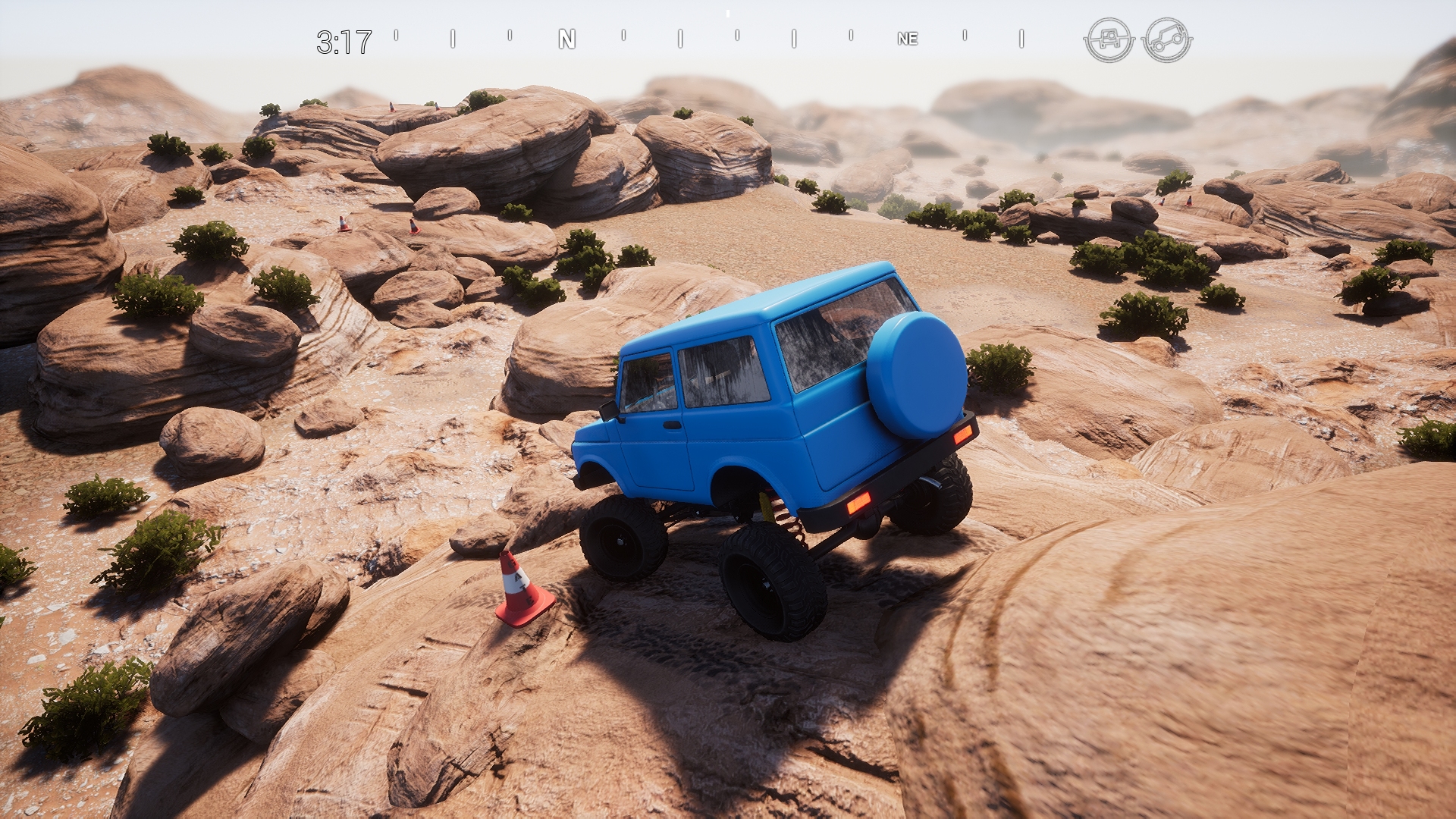
Task: Click the NE marker on the compass strip
Action: click(908, 39)
